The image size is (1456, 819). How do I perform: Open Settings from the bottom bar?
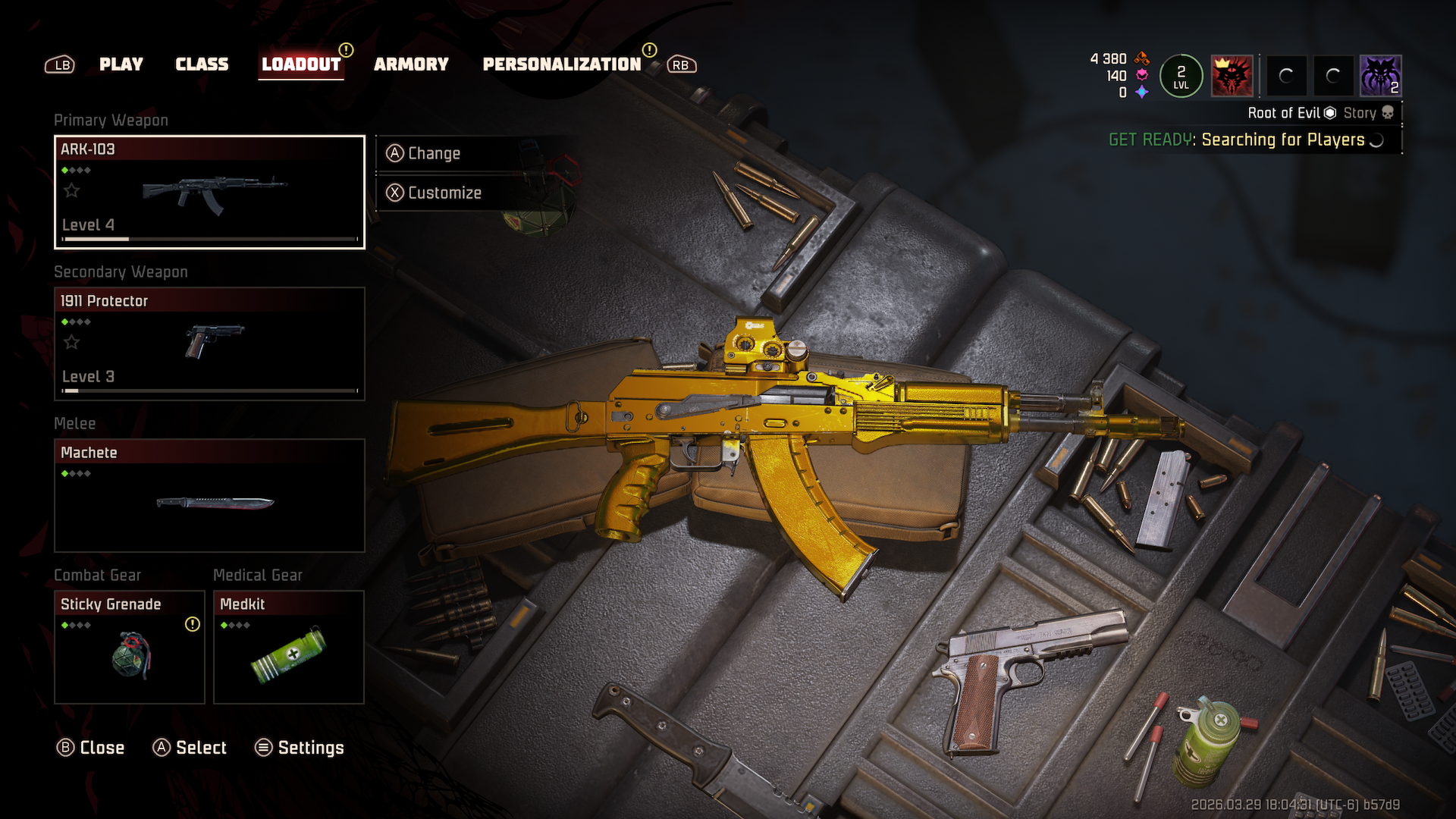(x=300, y=748)
